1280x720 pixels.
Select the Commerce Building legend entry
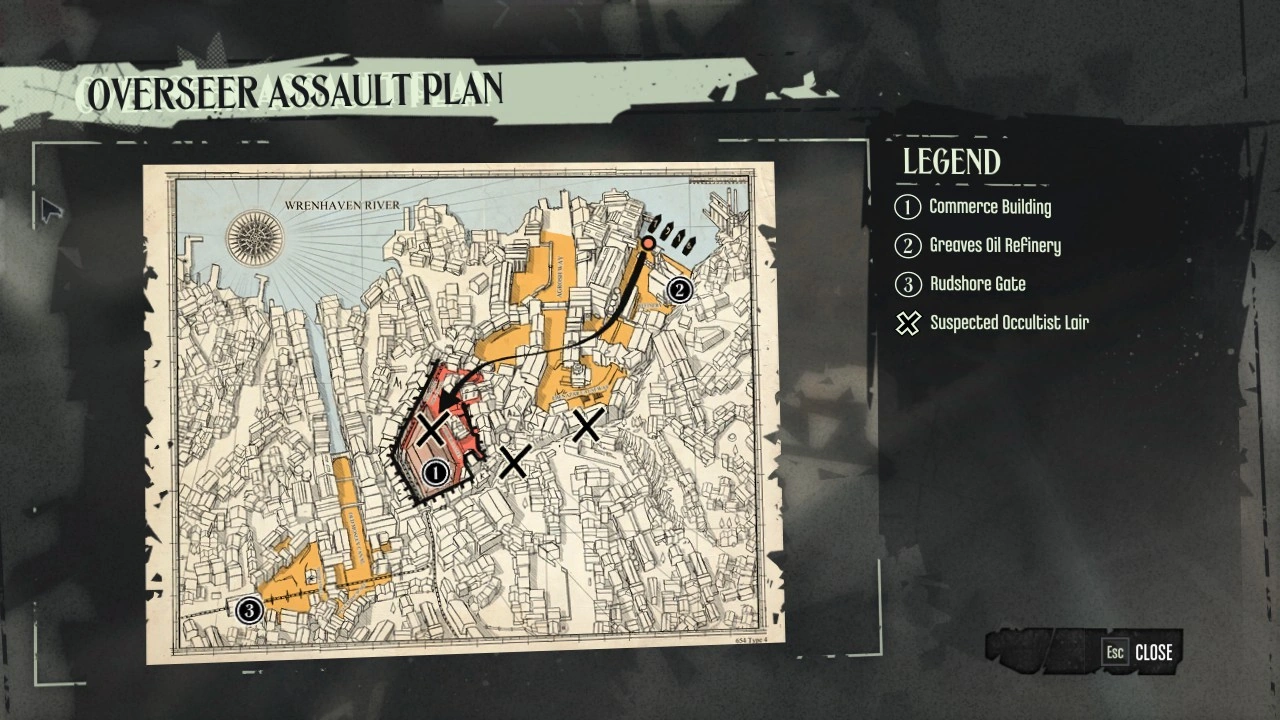(990, 207)
